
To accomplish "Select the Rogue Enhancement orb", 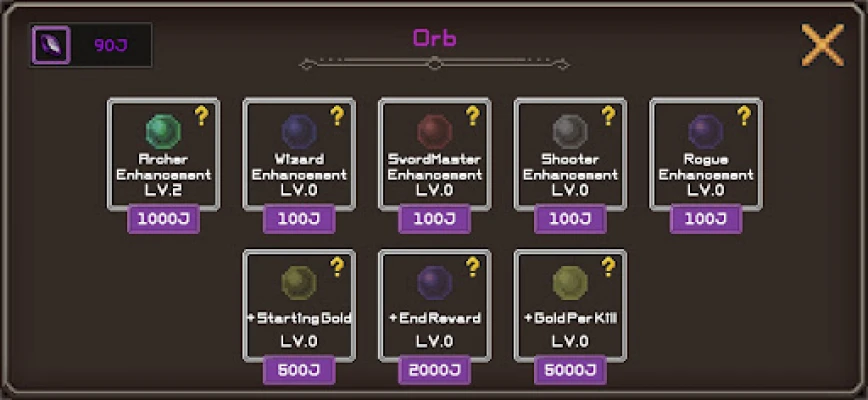I will [x=705, y=132].
